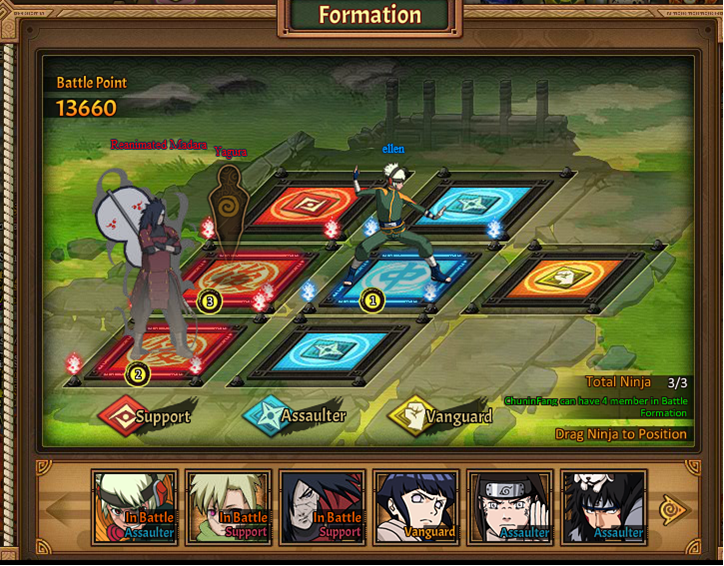
Task: Select the In Battle Yagura Support portrait
Action: (228, 508)
